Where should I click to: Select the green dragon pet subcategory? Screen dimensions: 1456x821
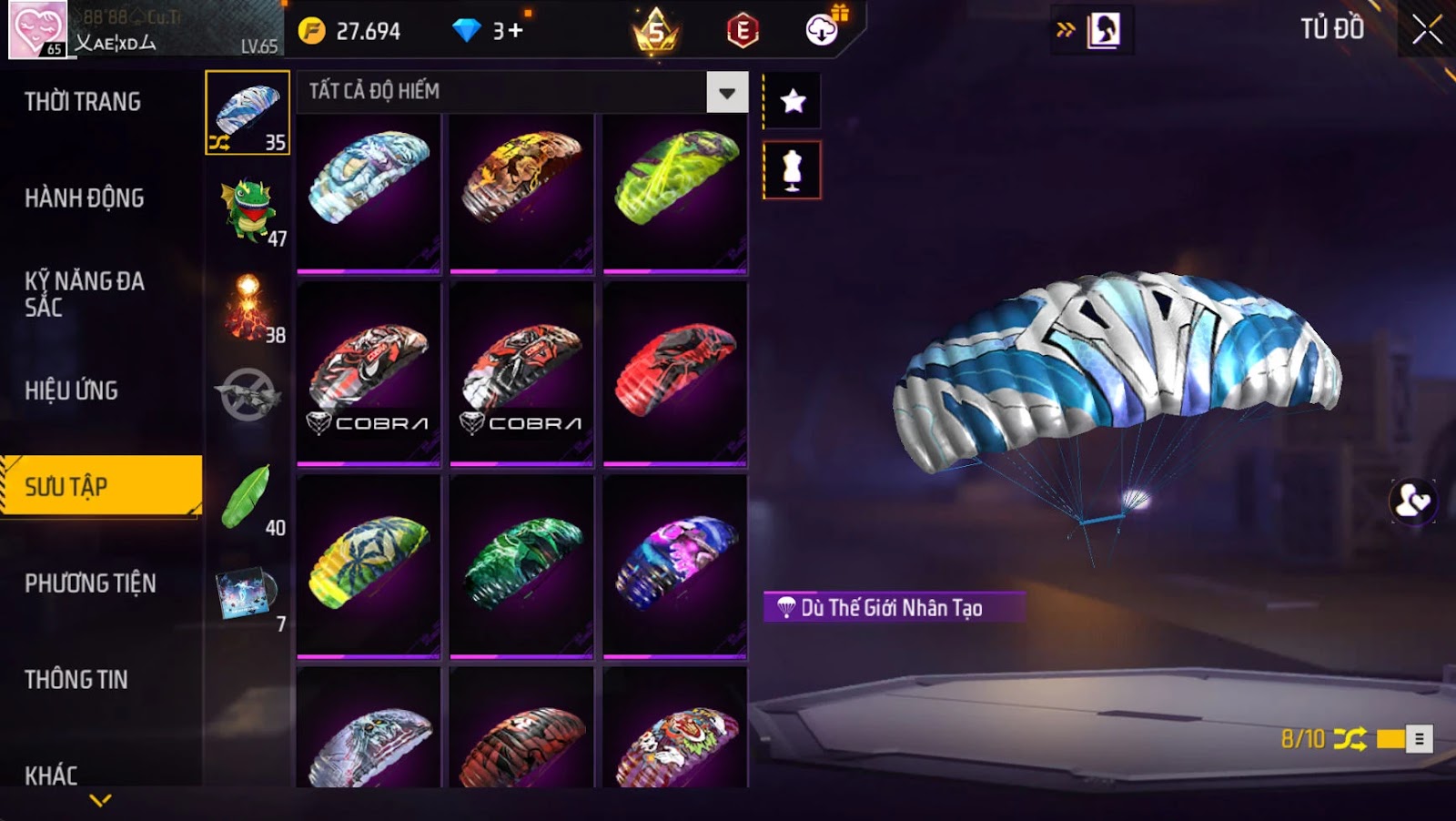tap(248, 210)
